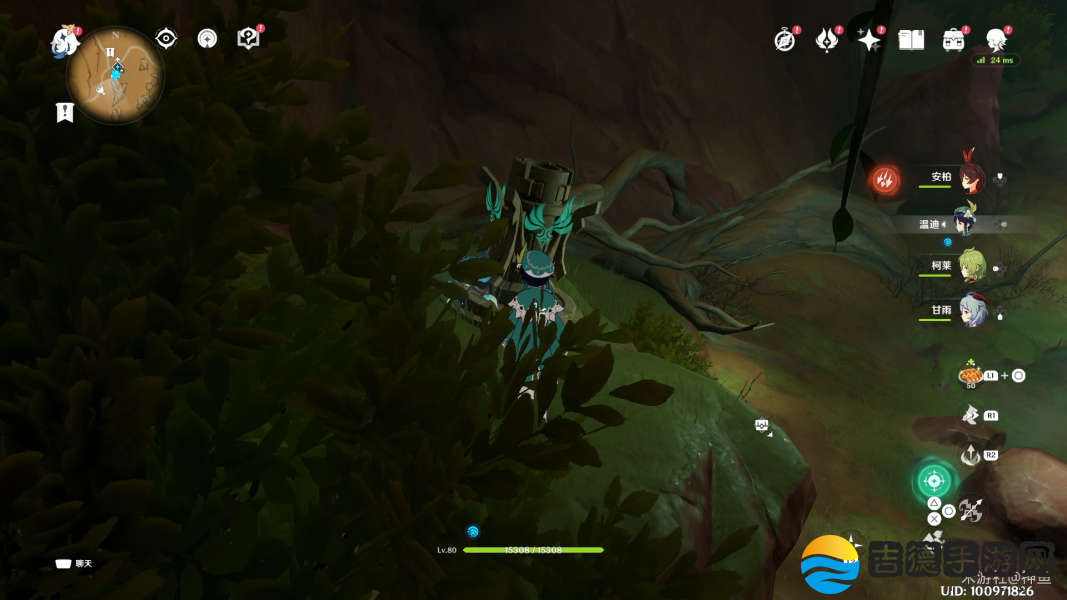Switch to party member 安柏
This screenshot has height=600, width=1067.
tap(970, 178)
